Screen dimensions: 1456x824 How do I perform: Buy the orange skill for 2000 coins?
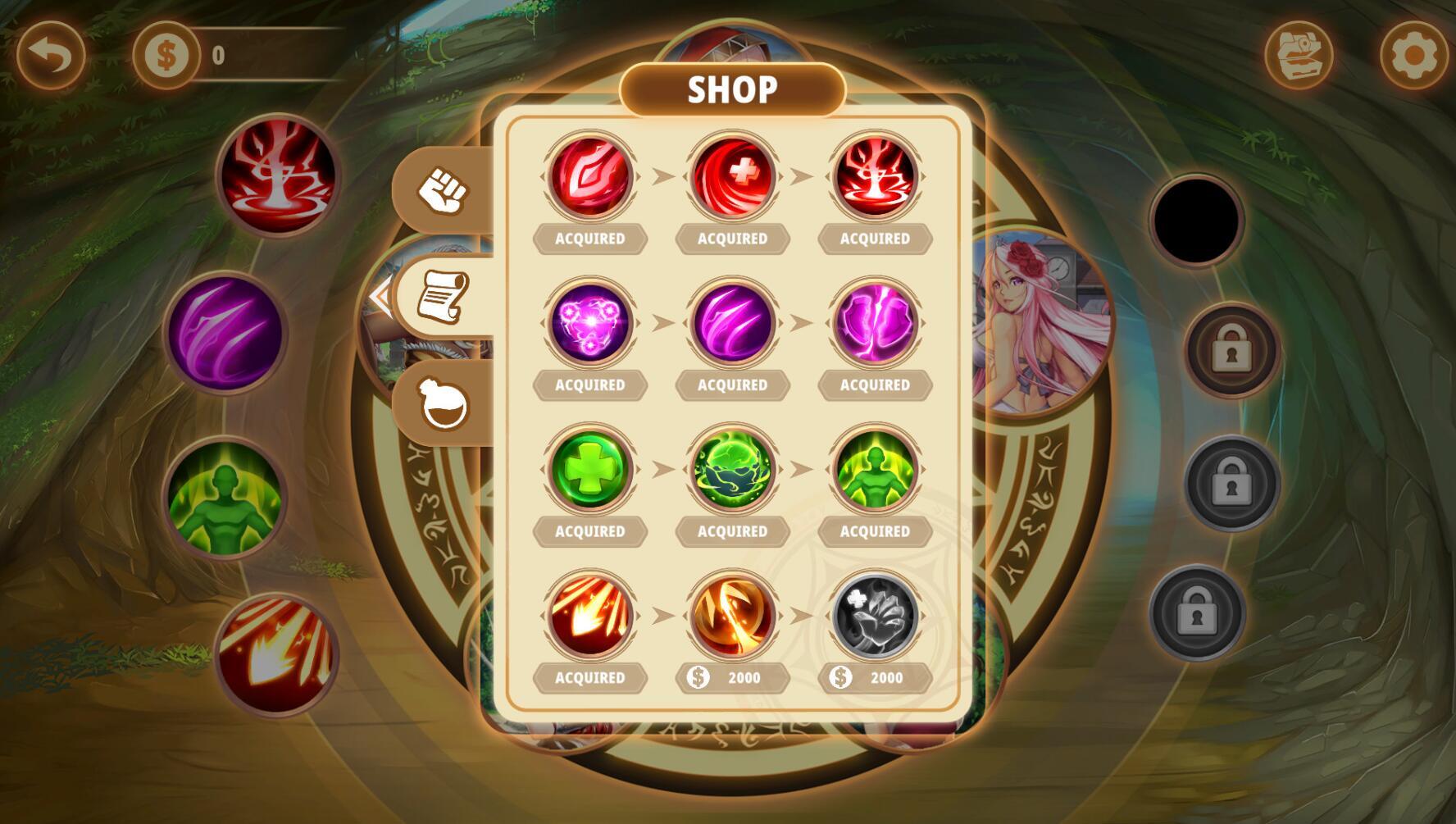click(x=732, y=677)
